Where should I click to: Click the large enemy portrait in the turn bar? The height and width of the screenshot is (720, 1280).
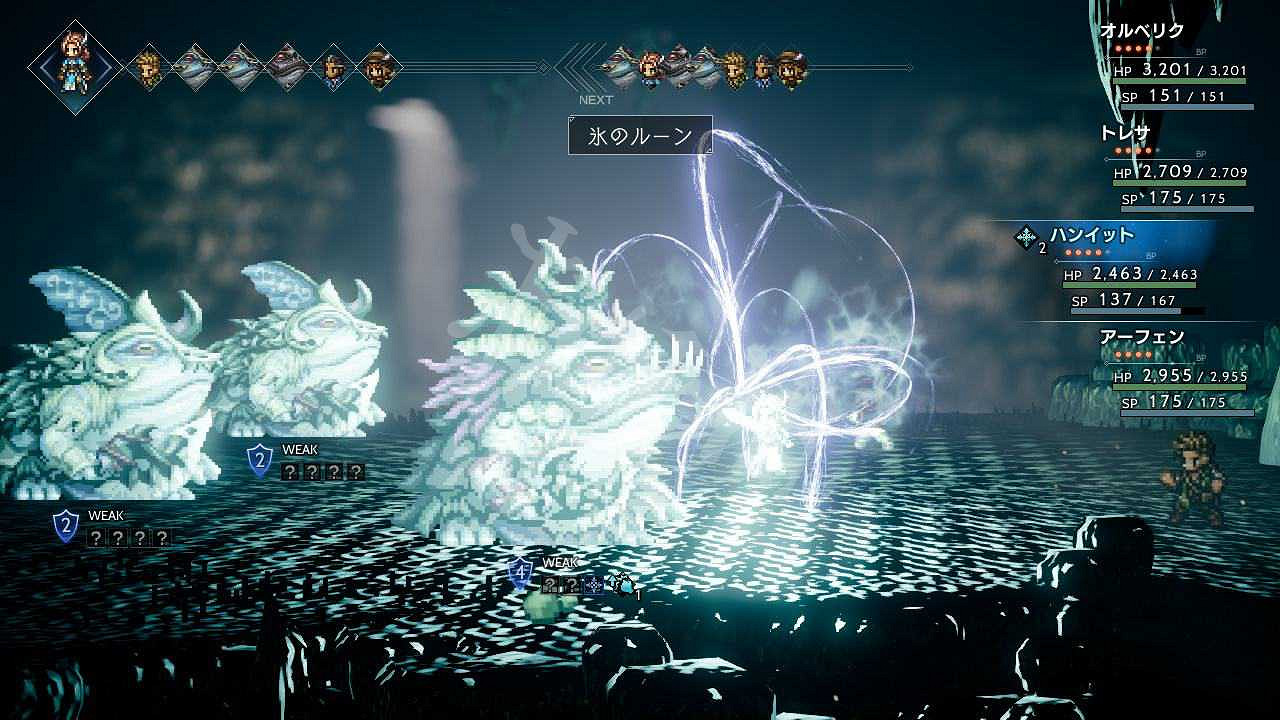(x=287, y=67)
